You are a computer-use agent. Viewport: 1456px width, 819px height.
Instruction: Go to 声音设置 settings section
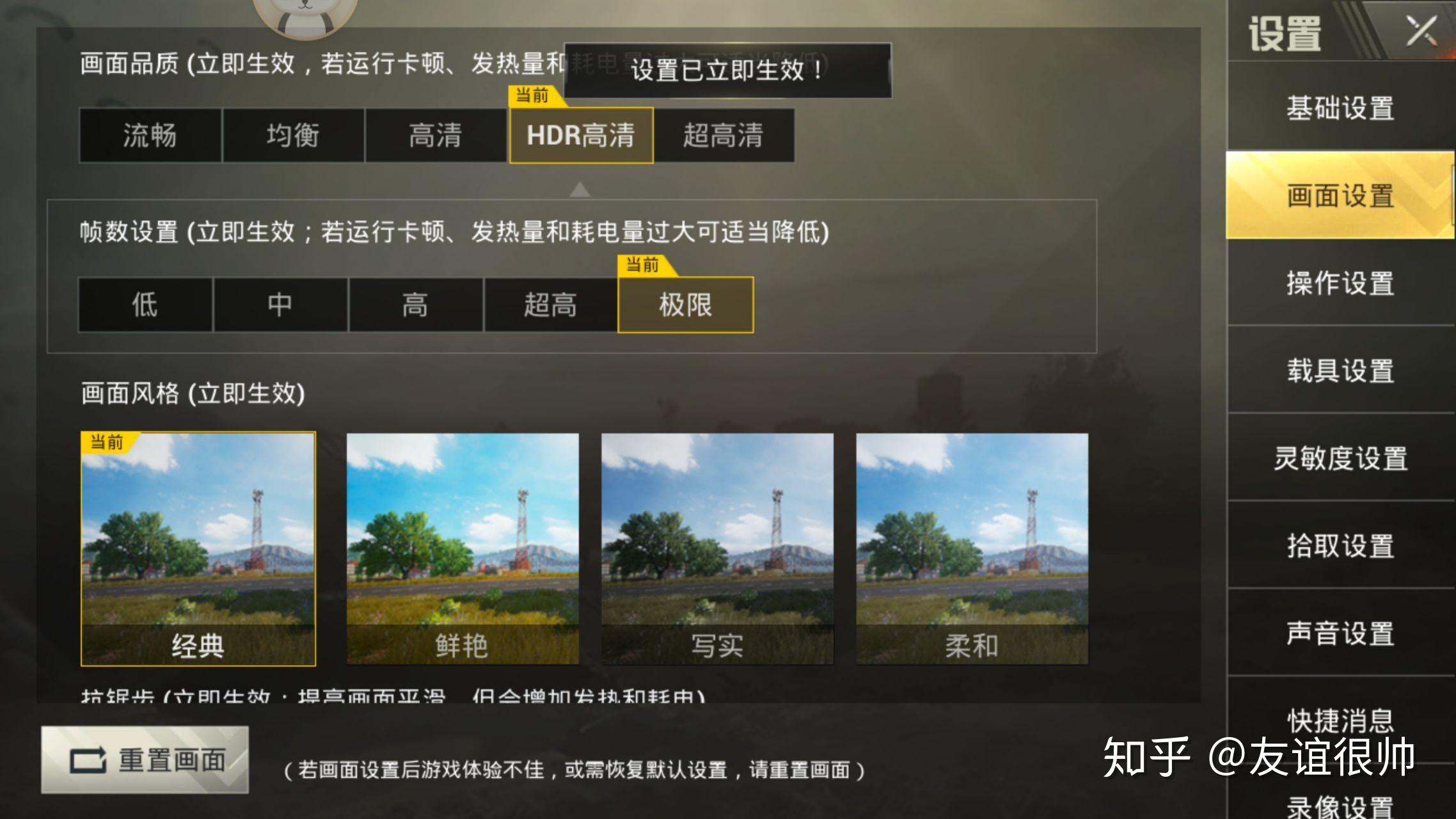[1341, 635]
